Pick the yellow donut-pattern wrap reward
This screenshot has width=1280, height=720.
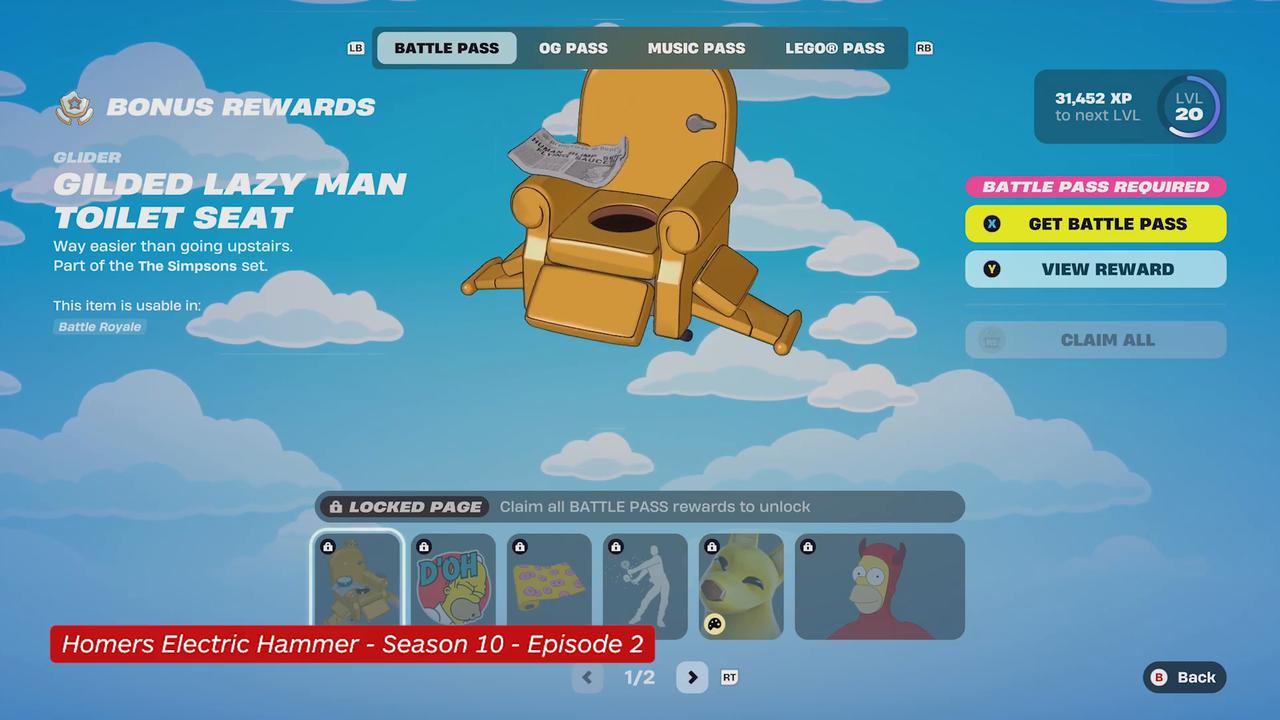pyautogui.click(x=549, y=586)
